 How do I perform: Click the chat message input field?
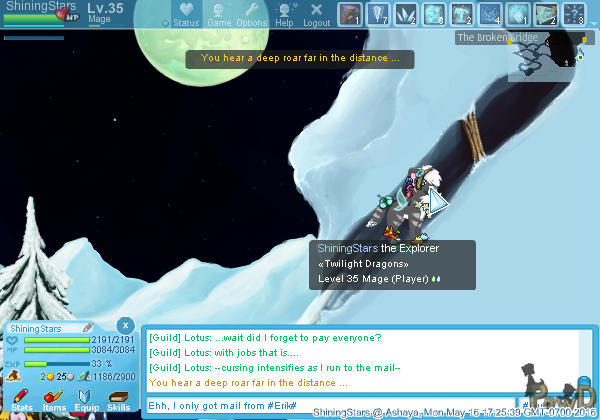click(x=330, y=404)
